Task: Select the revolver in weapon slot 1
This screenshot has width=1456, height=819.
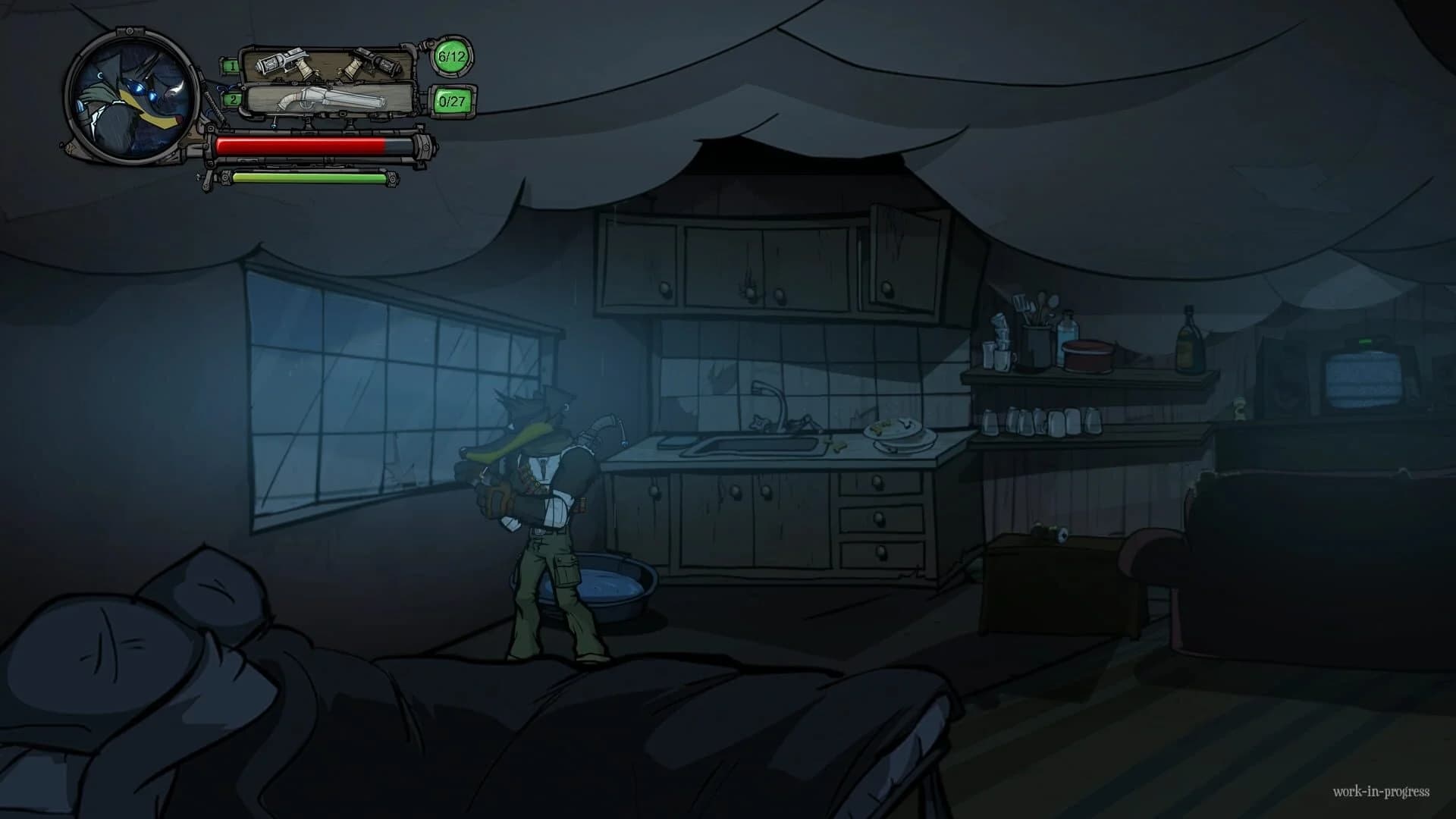Action: click(x=282, y=64)
